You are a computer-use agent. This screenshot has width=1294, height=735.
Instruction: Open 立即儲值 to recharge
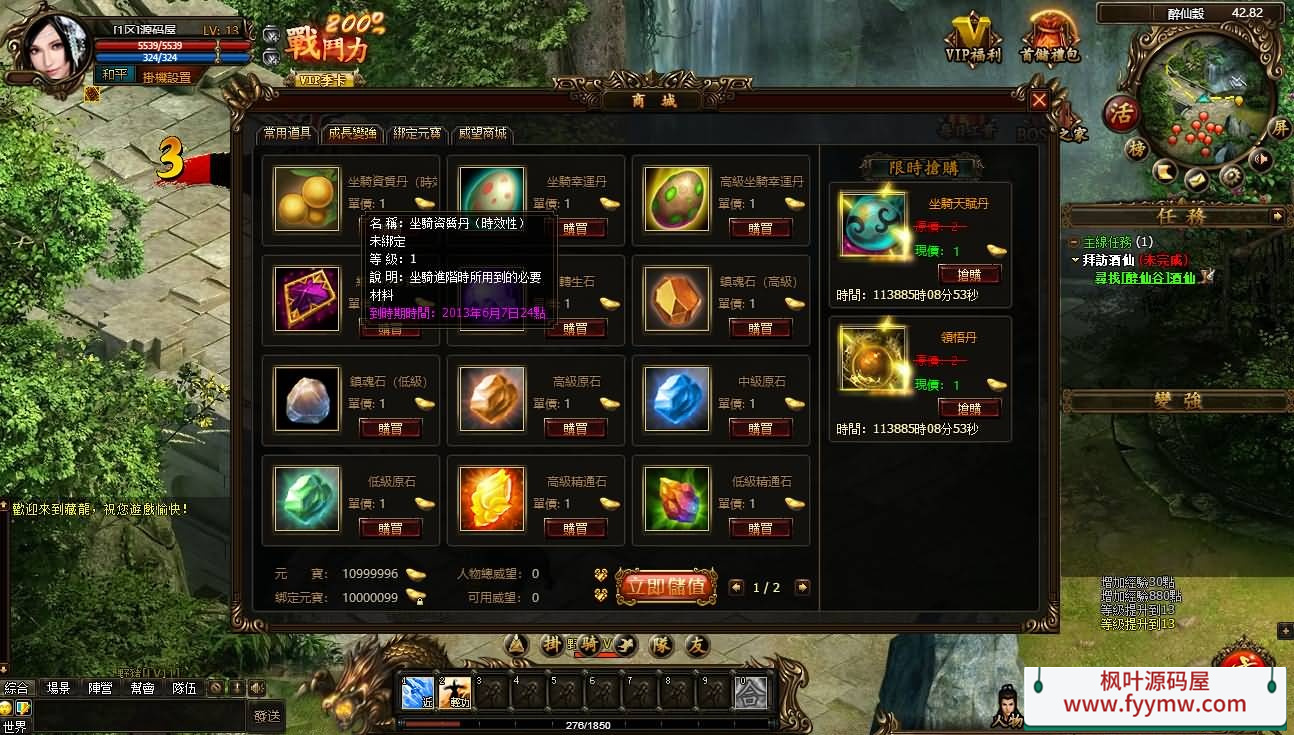click(x=666, y=586)
